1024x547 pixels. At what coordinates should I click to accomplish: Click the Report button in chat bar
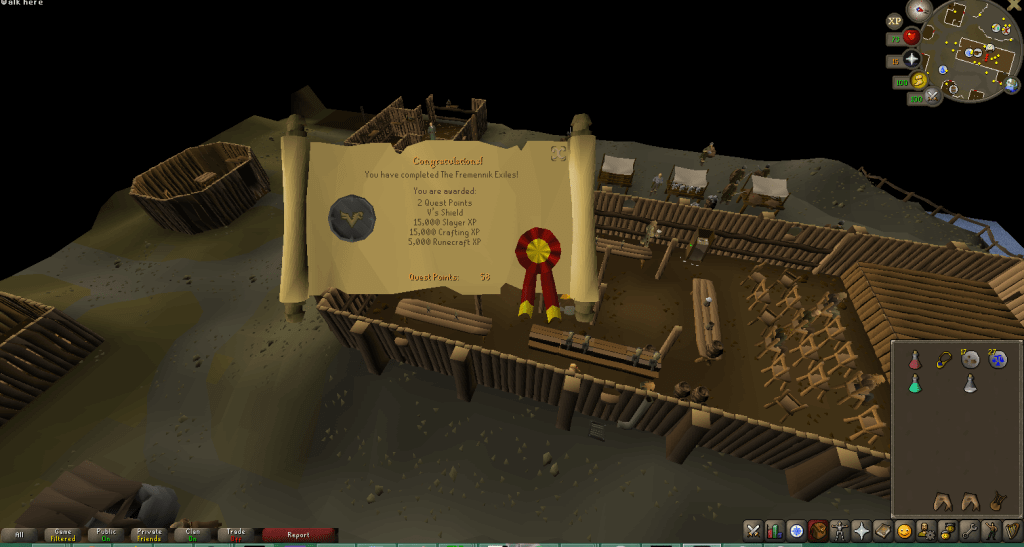298,535
